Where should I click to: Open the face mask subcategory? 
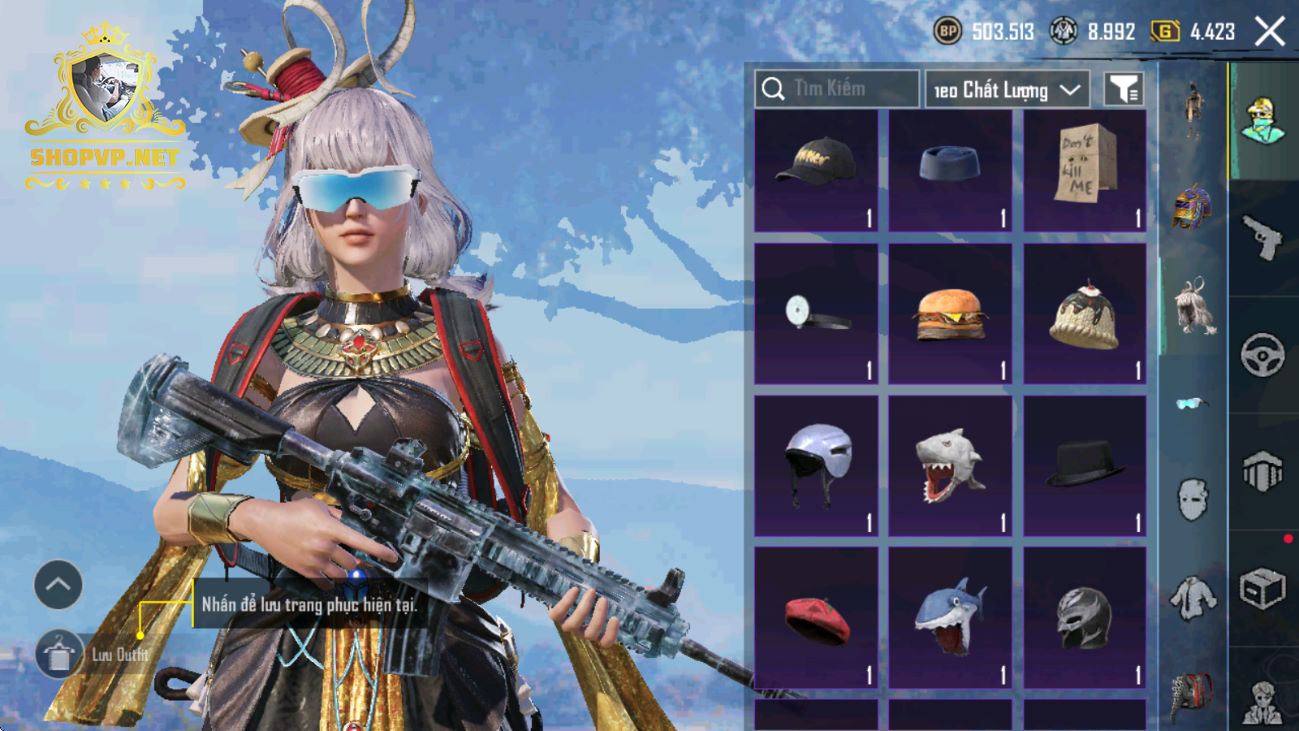[x=1192, y=499]
